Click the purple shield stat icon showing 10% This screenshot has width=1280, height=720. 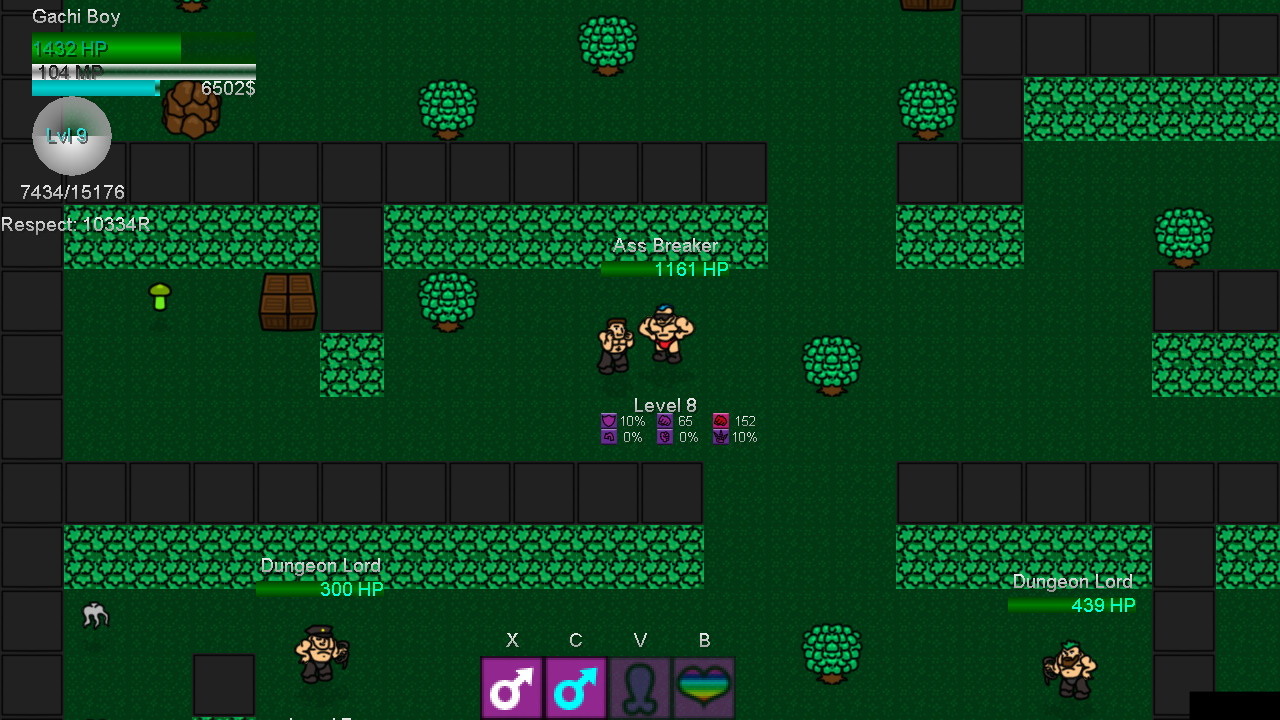tap(608, 421)
